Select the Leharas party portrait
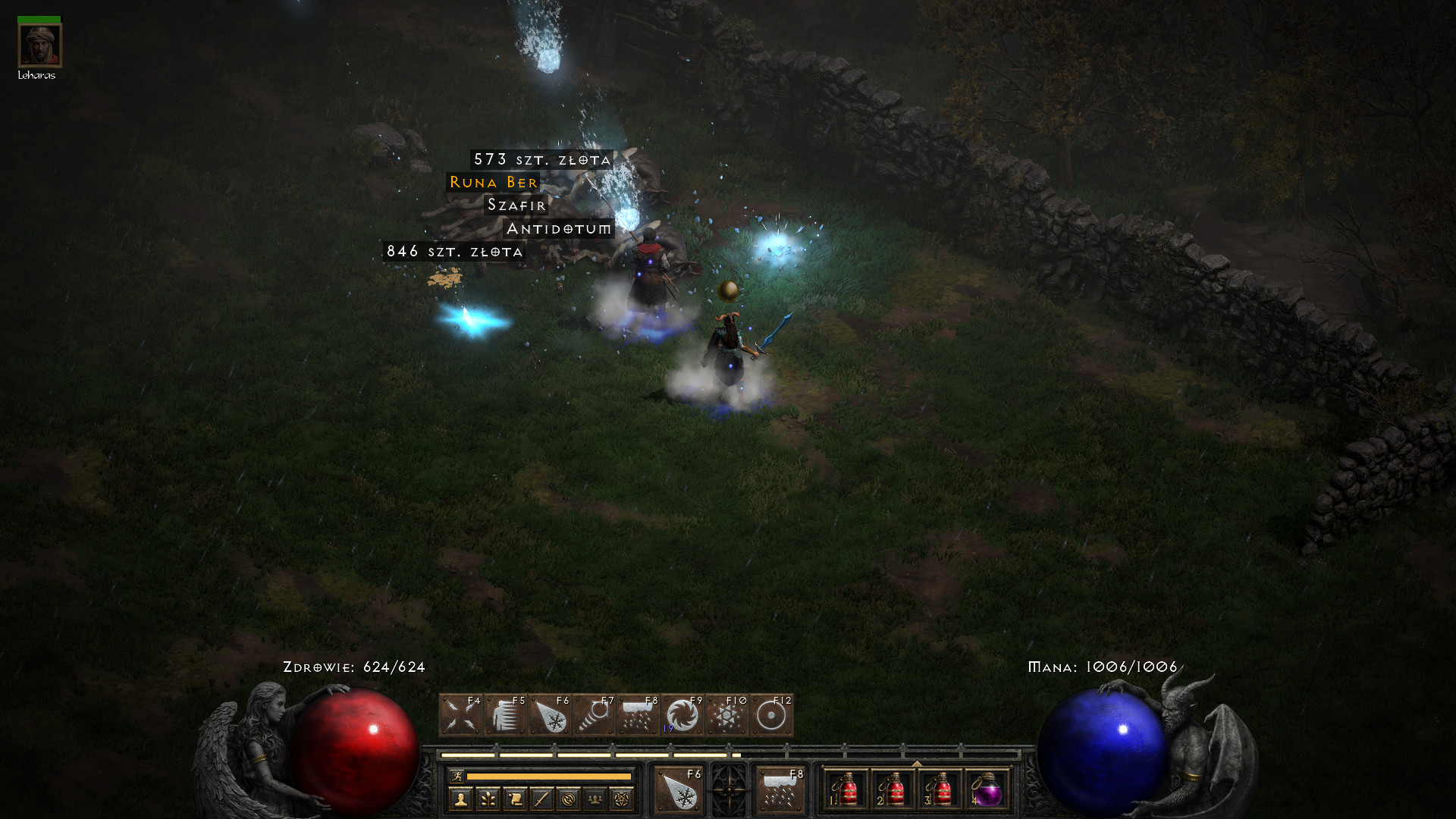The height and width of the screenshot is (819, 1456). coord(39,45)
